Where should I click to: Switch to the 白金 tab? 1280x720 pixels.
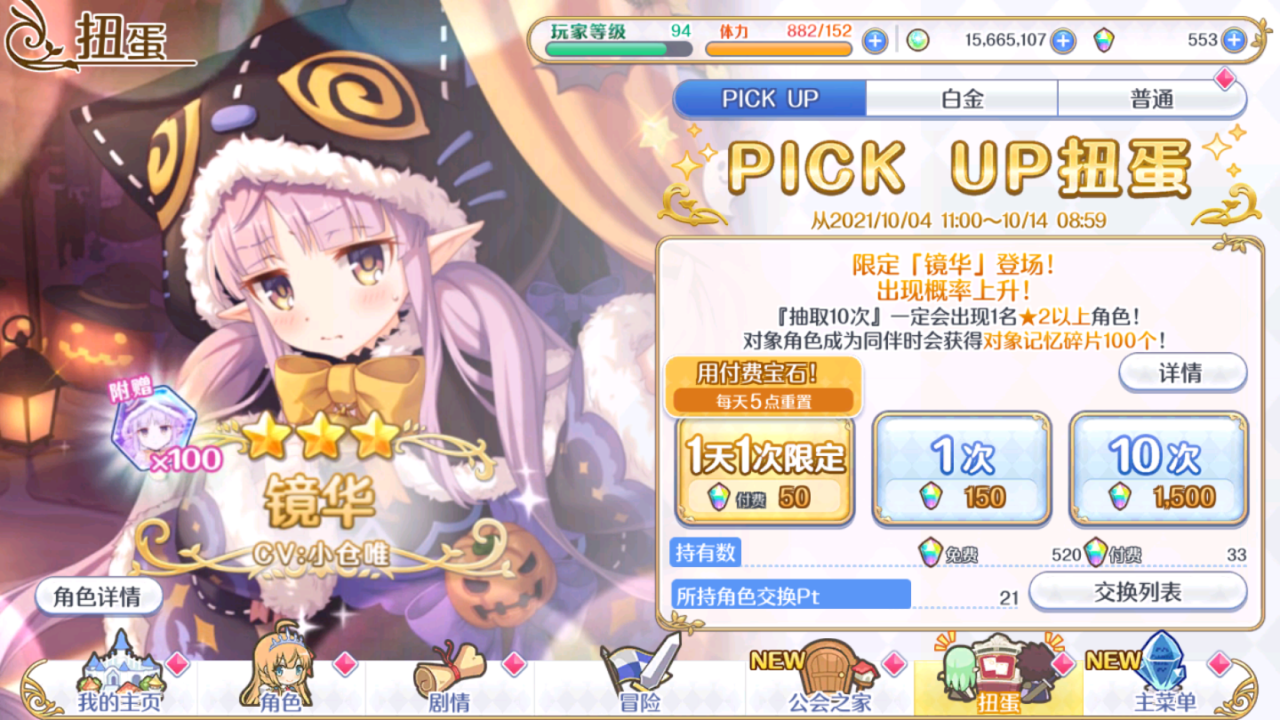click(x=963, y=98)
